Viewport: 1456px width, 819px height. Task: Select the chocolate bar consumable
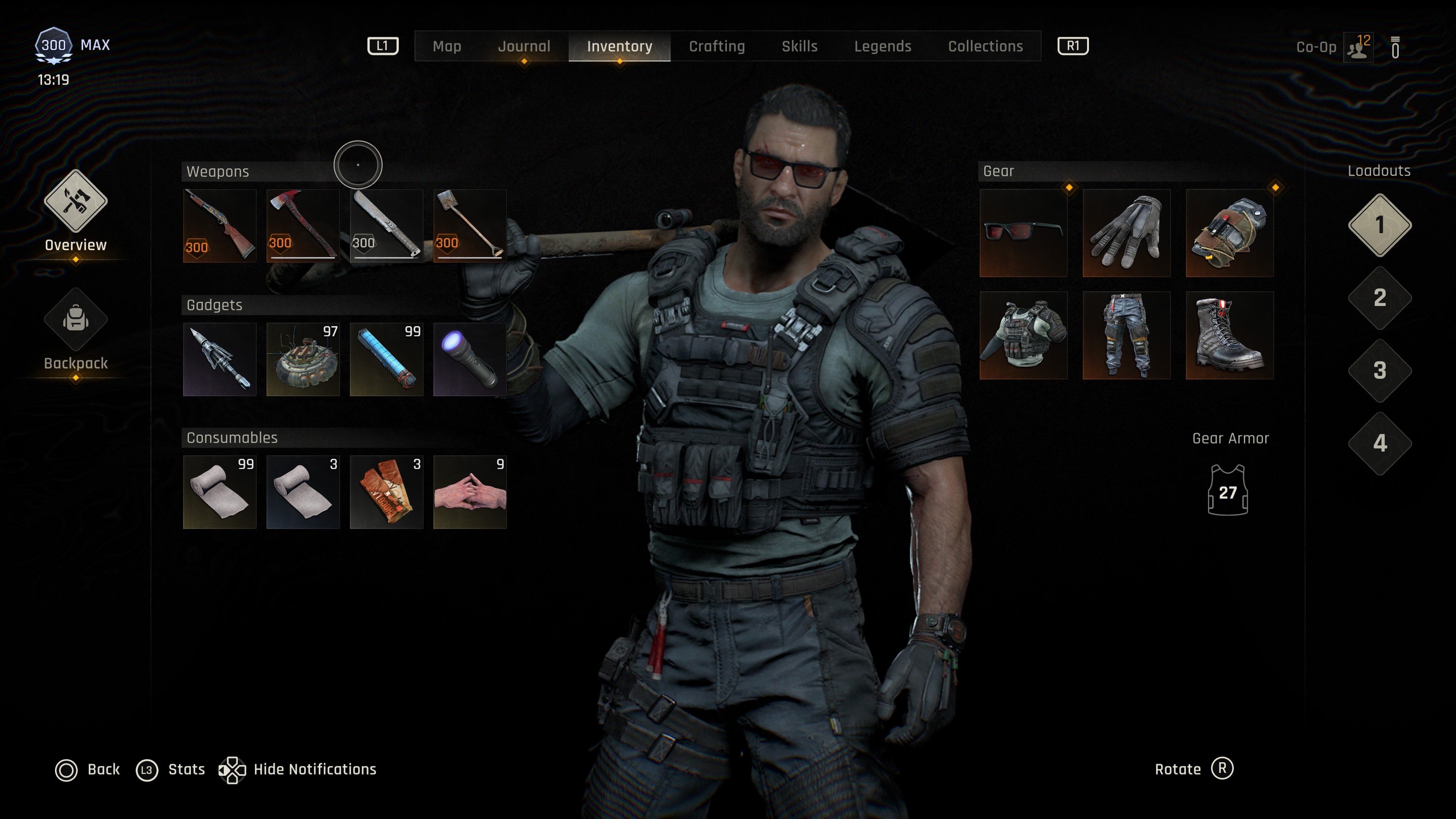387,492
